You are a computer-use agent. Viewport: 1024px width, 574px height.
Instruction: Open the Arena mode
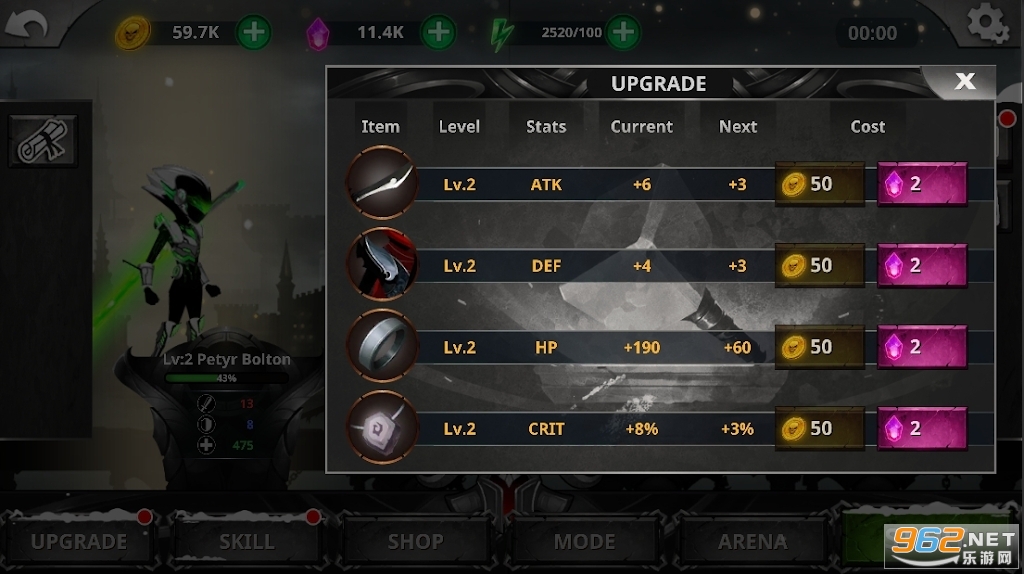pyautogui.click(x=752, y=541)
